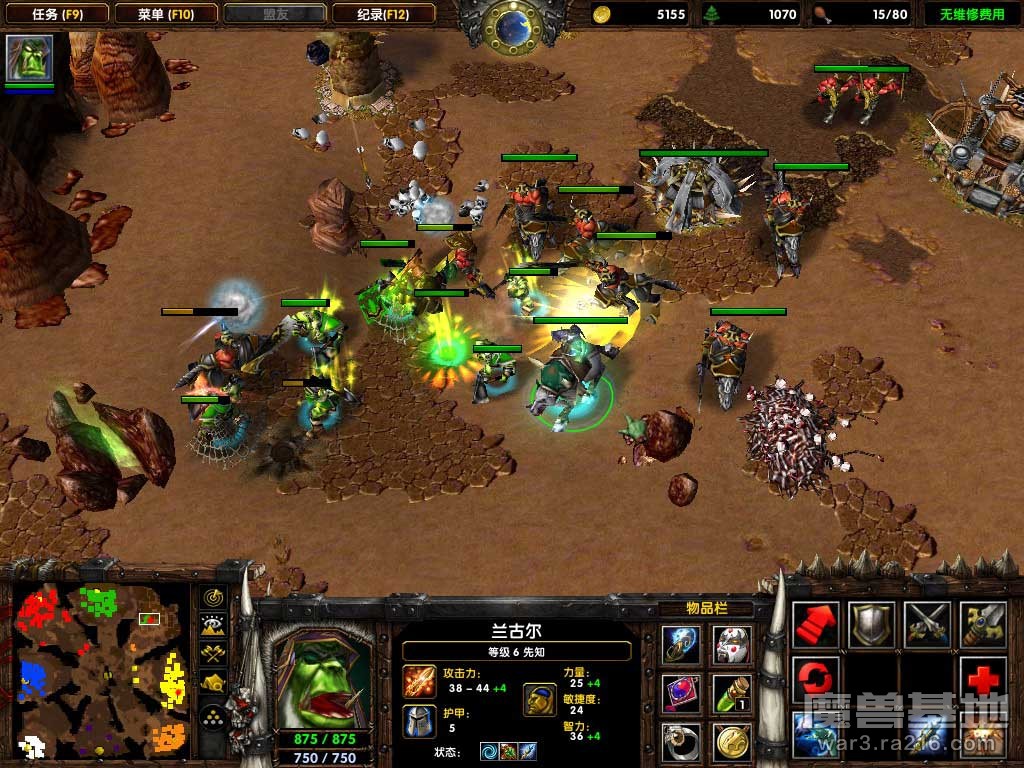Toggle creep camp display on the minimap
Viewport: 1024px width, 768px height.
point(213,684)
